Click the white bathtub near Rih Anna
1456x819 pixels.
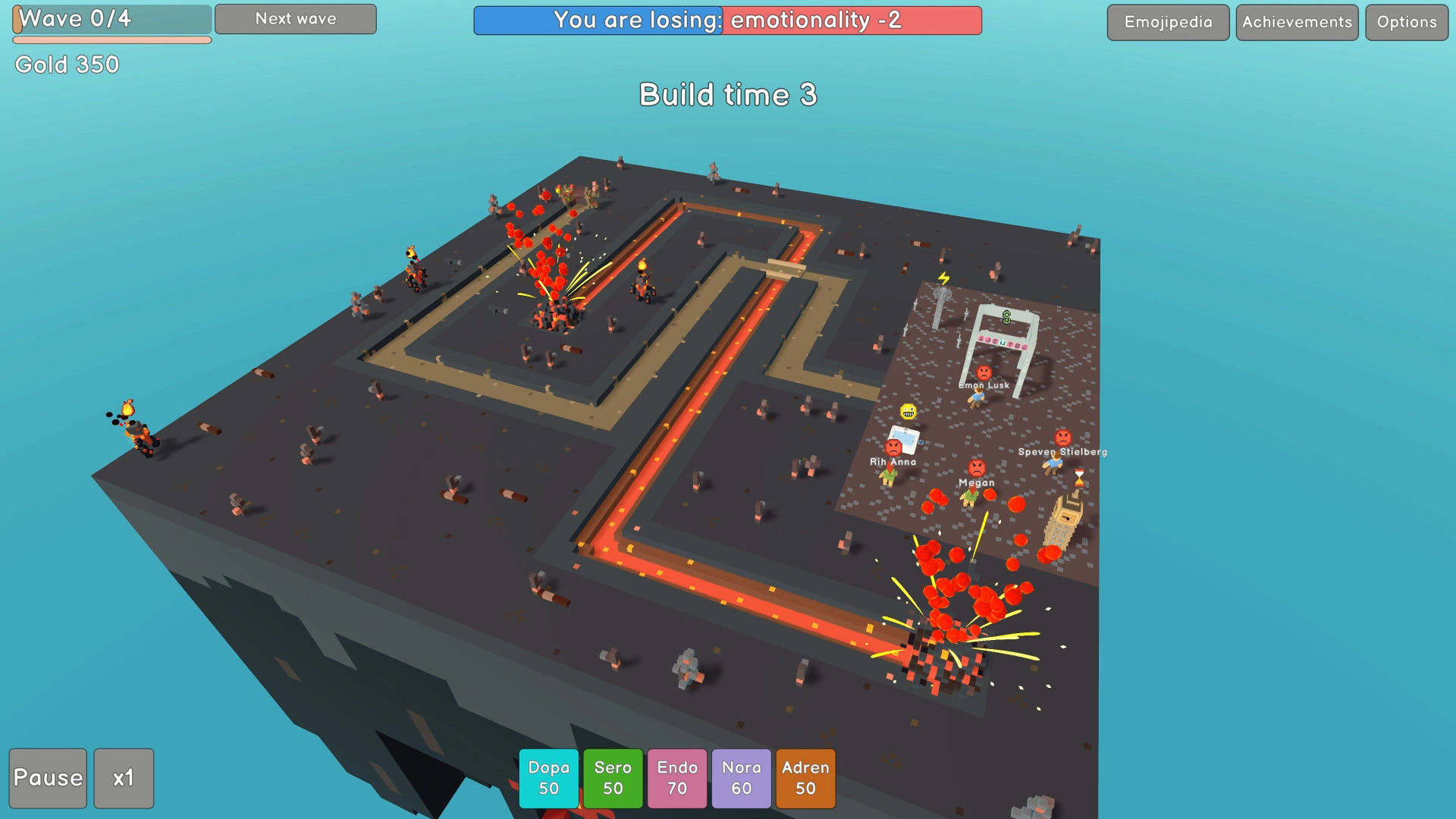click(x=903, y=438)
